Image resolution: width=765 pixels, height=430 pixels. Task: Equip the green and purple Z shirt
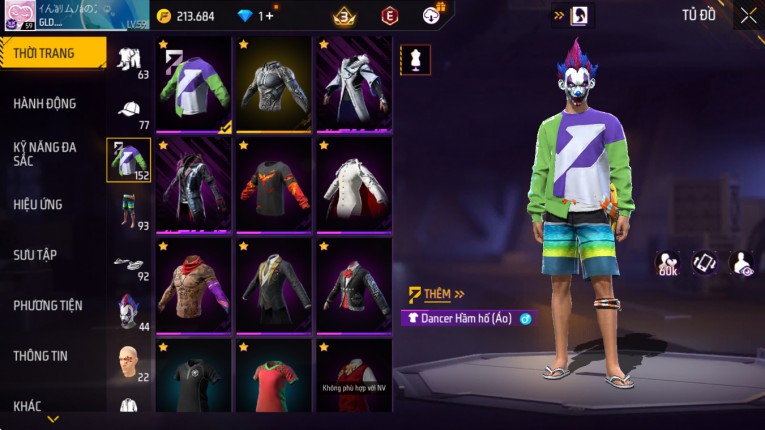click(194, 84)
